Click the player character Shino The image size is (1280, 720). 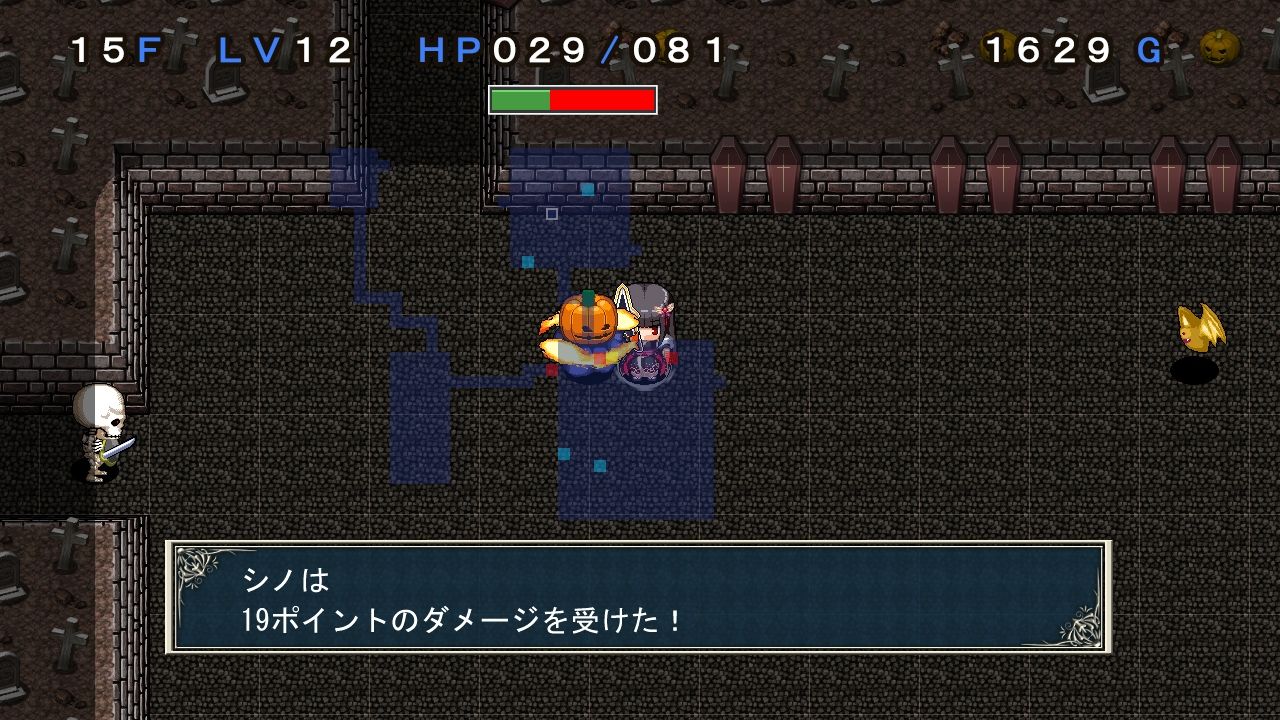coord(650,340)
